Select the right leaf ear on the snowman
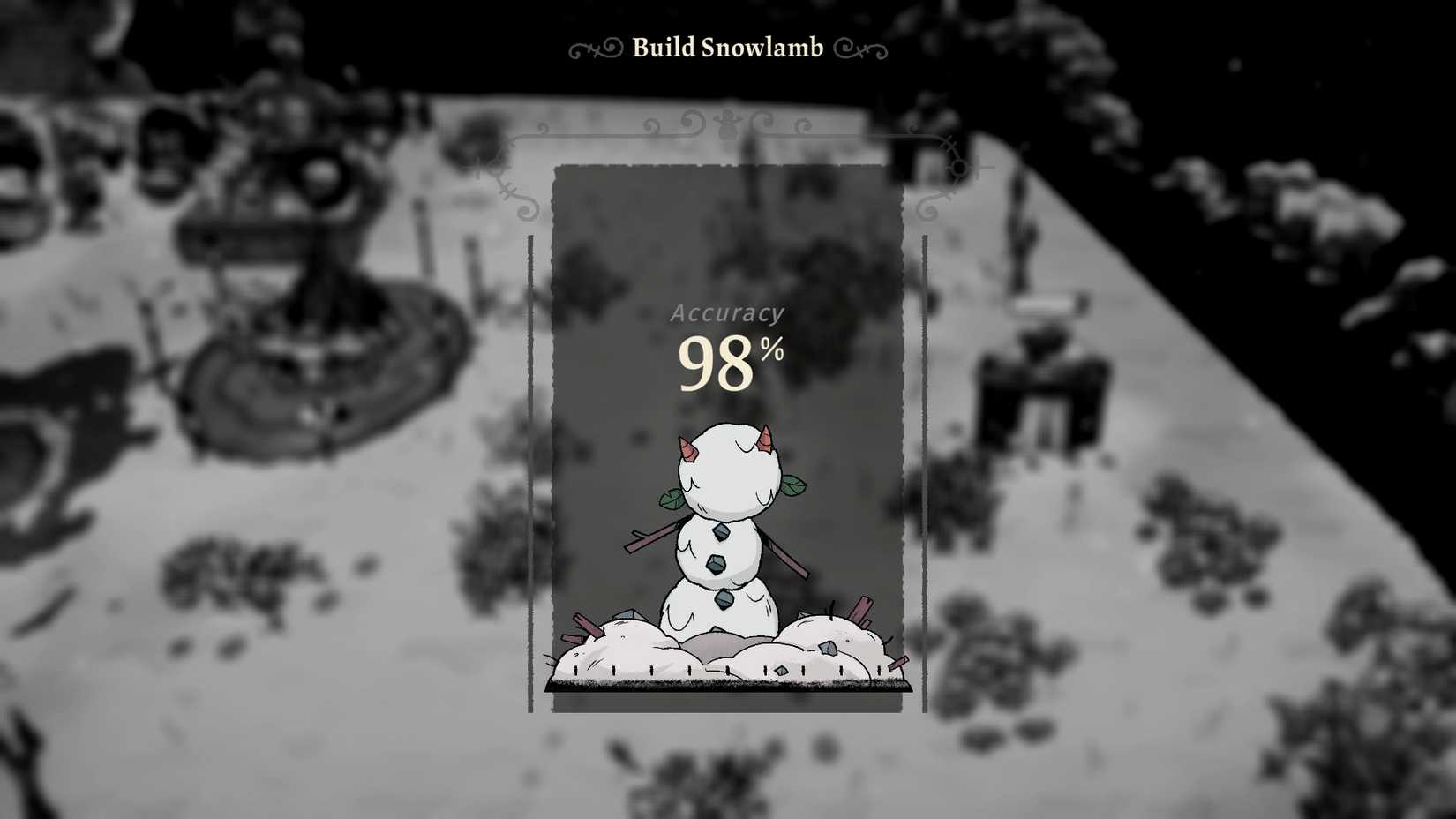1456x819 pixels. point(793,487)
